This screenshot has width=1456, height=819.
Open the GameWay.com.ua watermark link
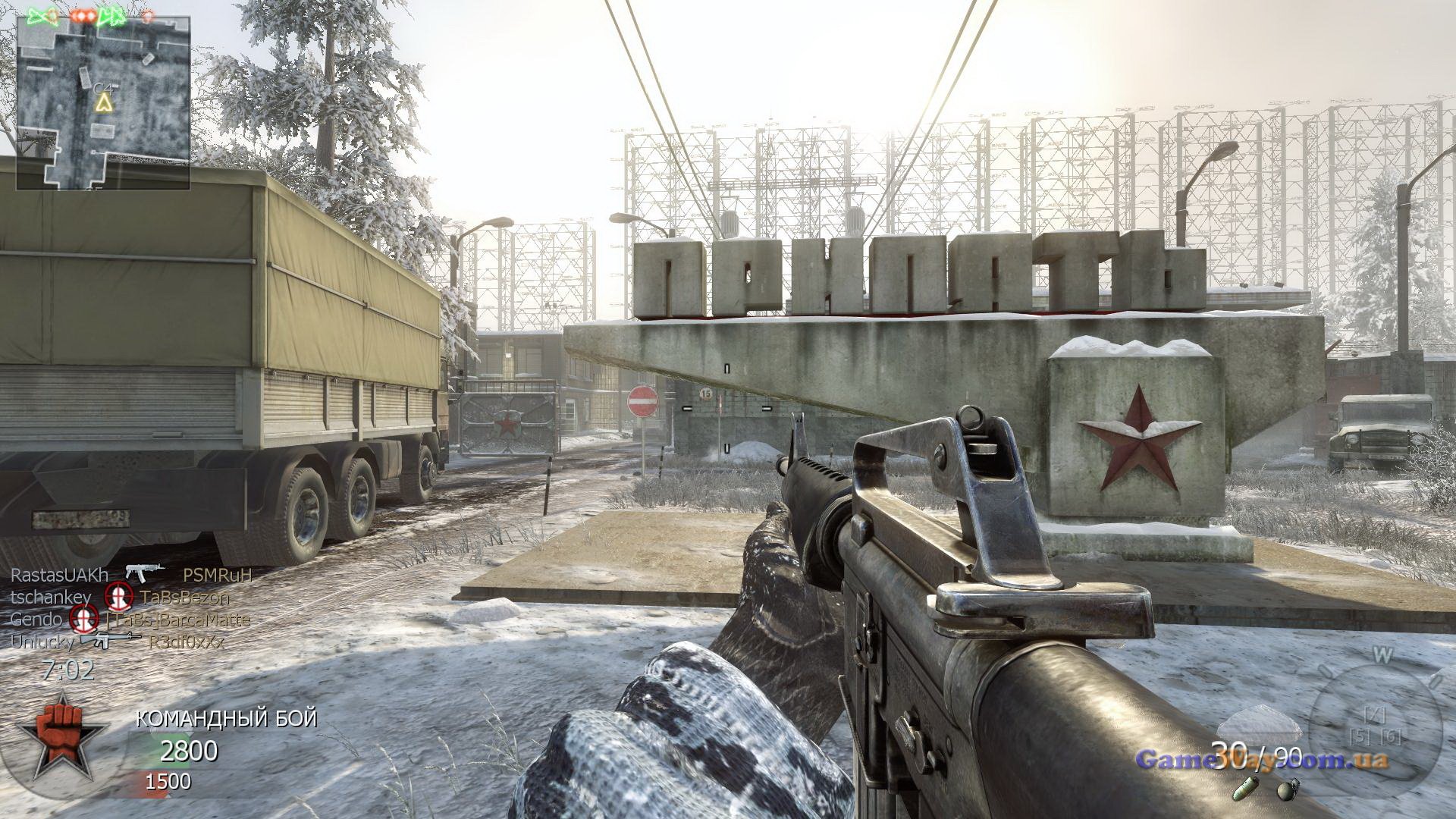[1261, 759]
